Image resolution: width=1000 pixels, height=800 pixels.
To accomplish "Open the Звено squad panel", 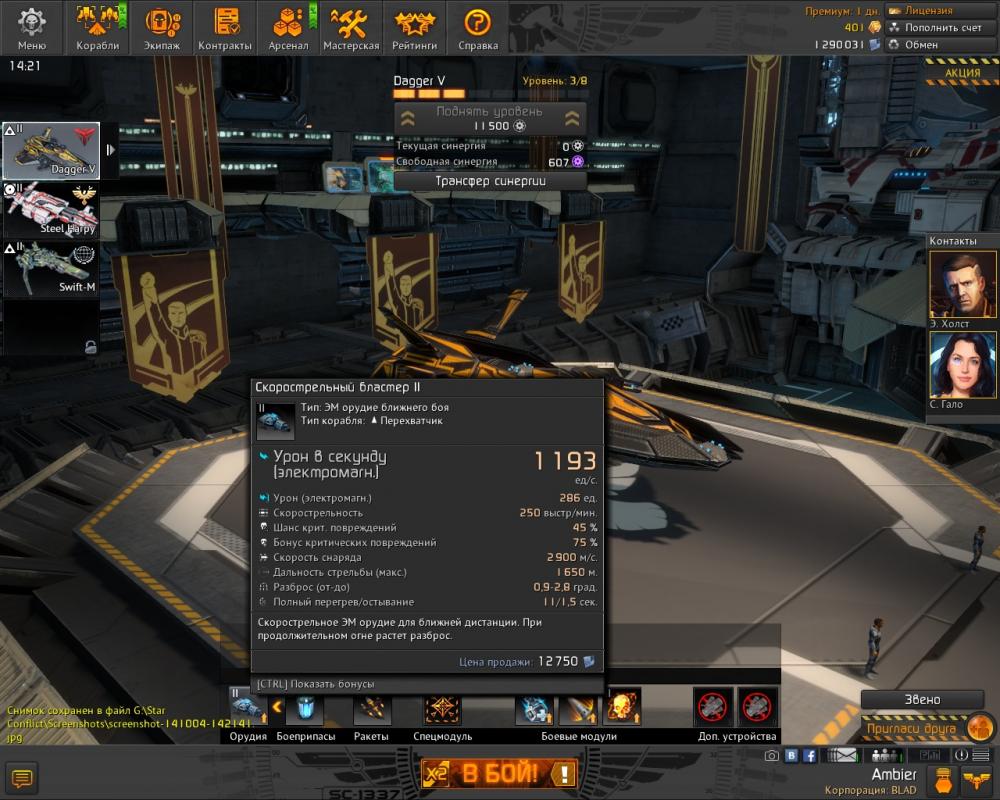I will (915, 700).
